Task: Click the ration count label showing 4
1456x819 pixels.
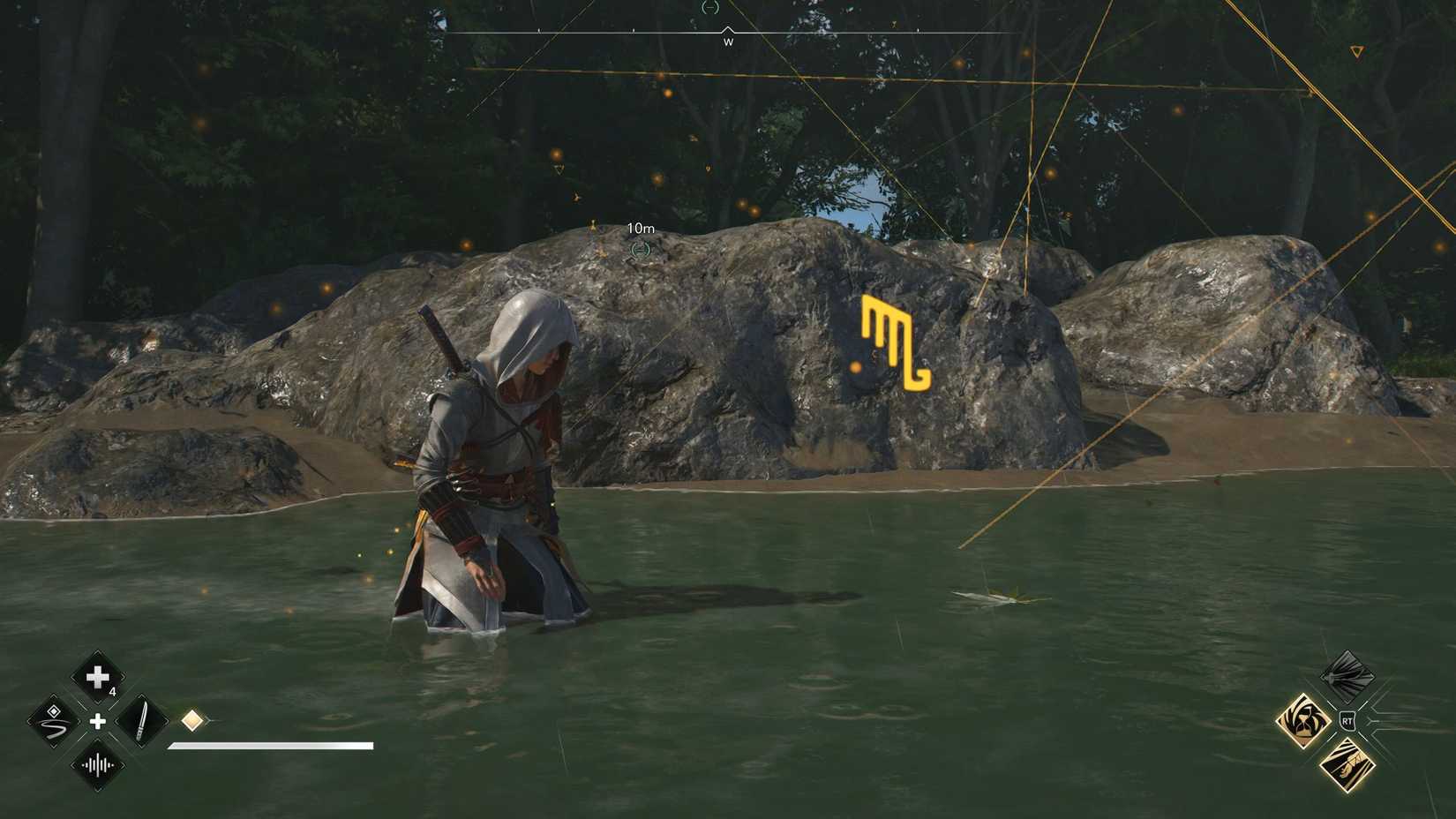Action: coord(113,692)
